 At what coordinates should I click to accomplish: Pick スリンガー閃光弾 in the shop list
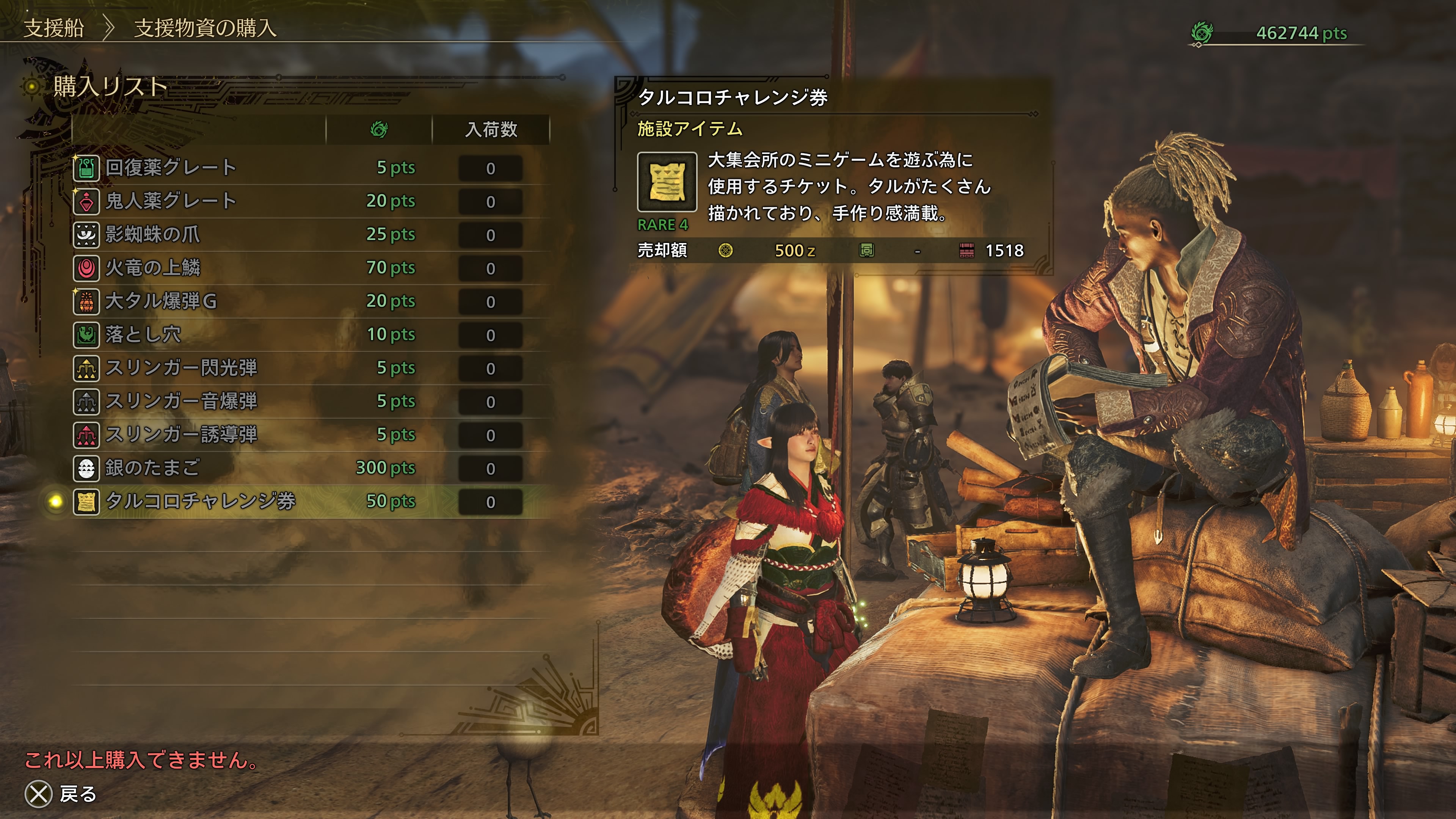coord(182,368)
